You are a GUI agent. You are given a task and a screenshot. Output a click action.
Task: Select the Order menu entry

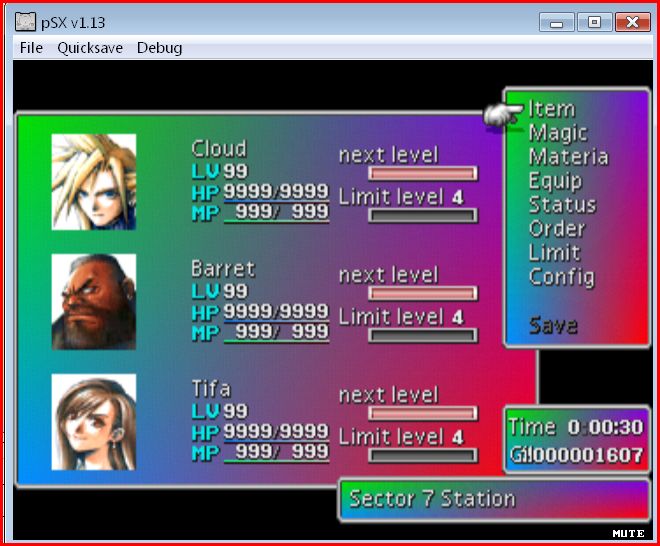pos(556,229)
